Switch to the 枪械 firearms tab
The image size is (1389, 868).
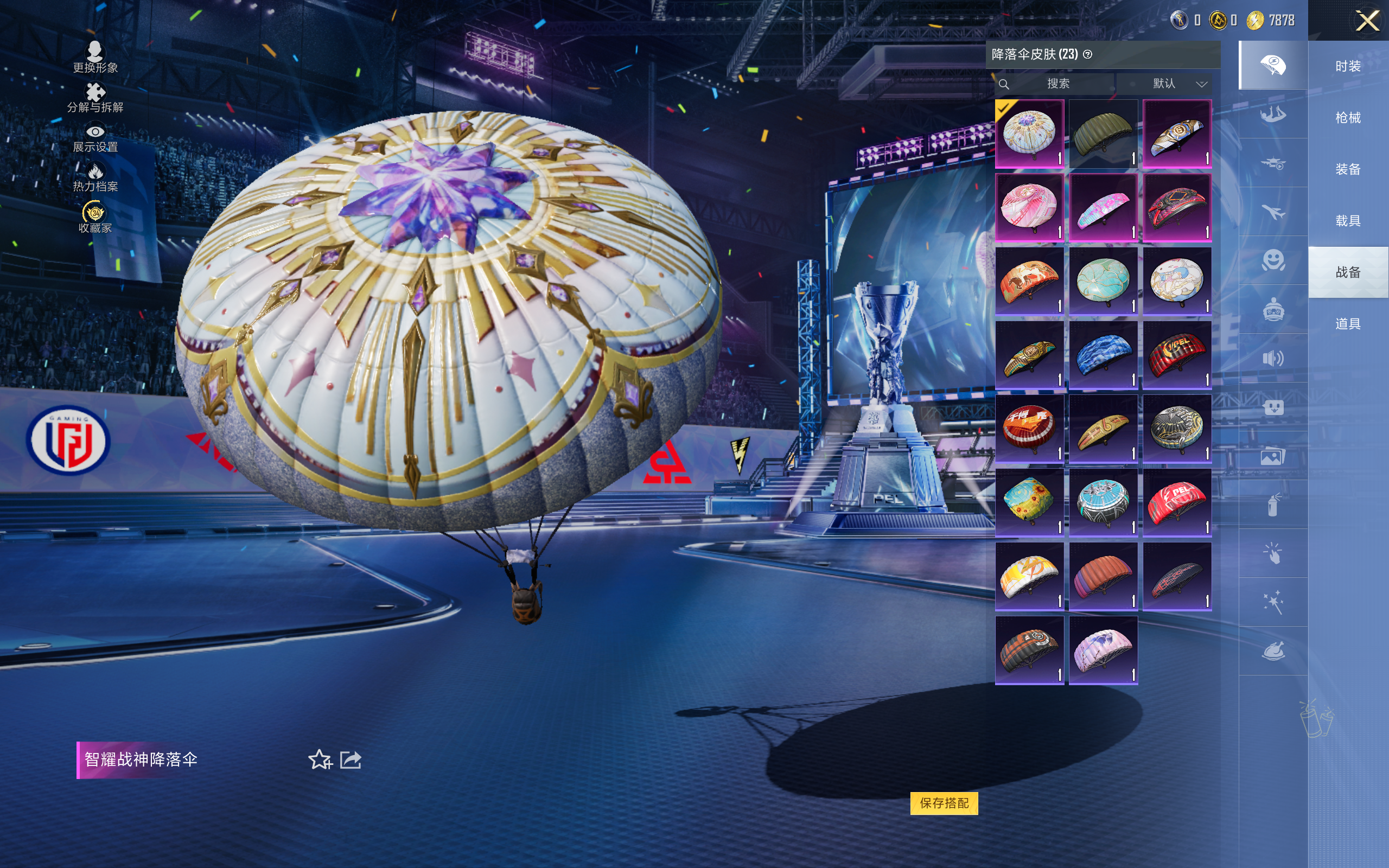click(1348, 118)
